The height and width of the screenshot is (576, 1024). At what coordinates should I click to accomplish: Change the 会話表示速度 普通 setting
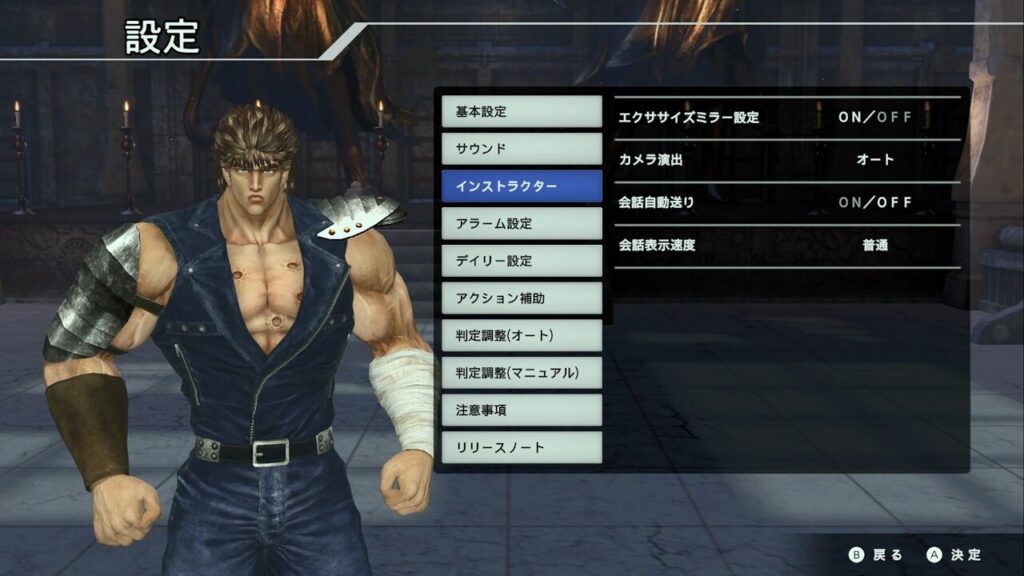click(x=875, y=245)
